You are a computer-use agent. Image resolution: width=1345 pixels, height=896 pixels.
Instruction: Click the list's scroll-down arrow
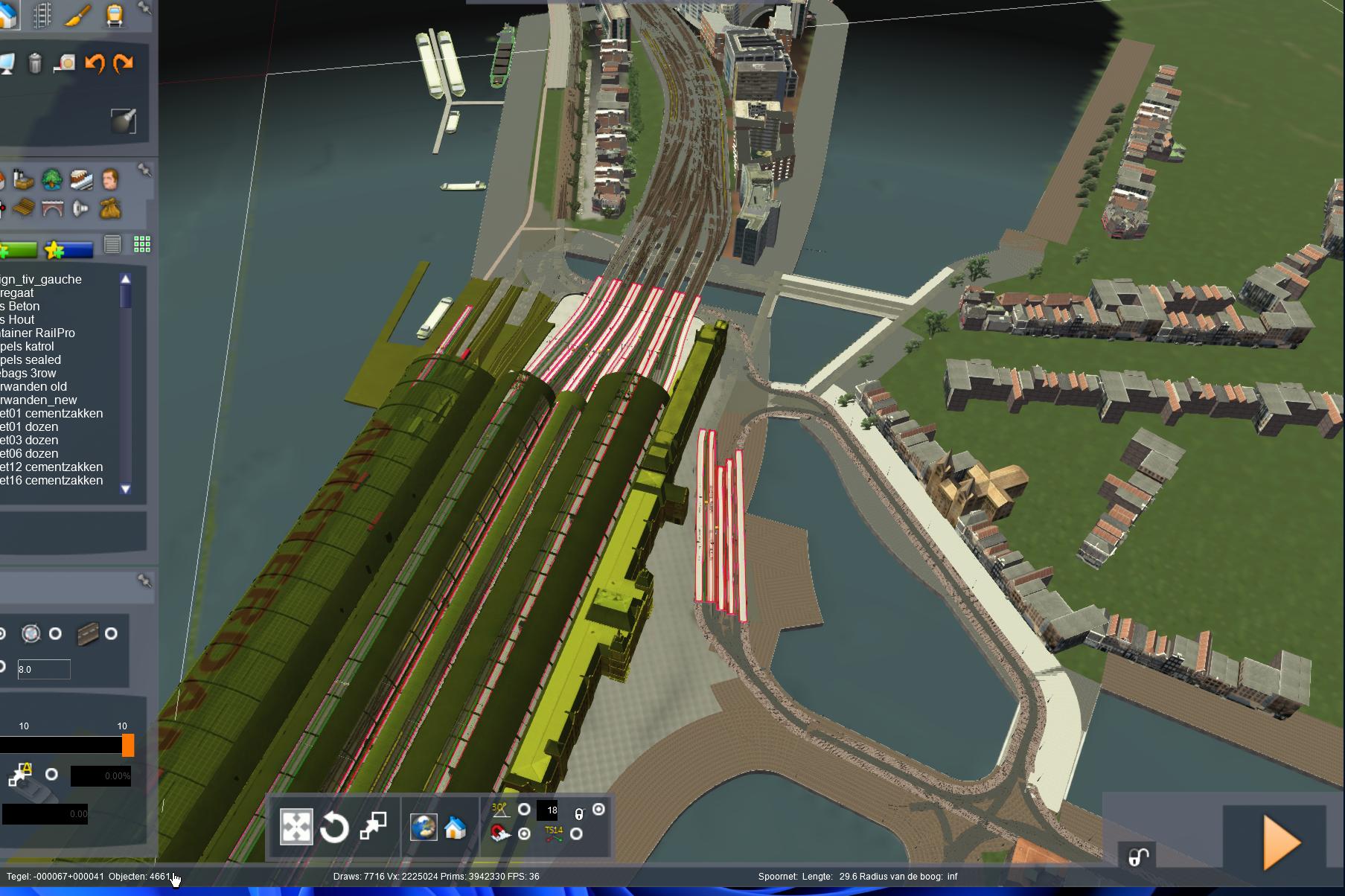click(125, 489)
